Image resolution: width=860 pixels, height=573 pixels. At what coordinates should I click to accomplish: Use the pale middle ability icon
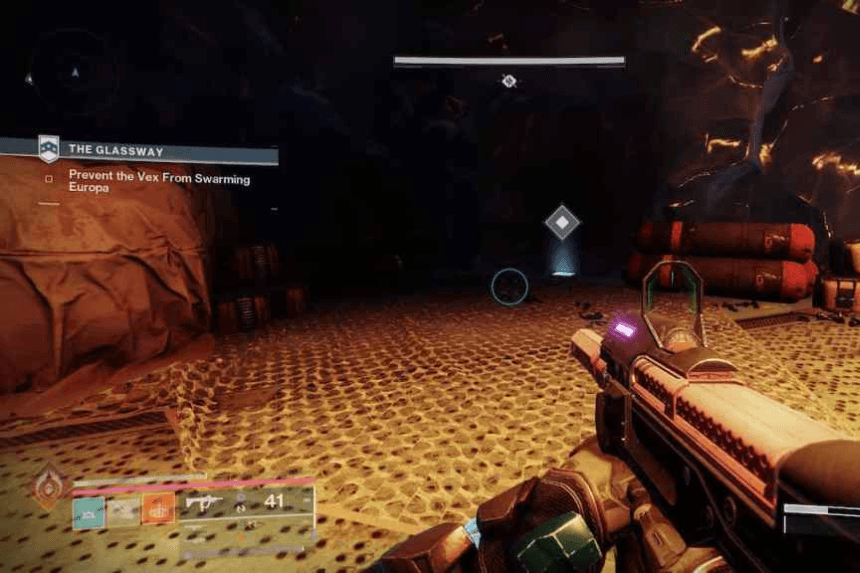click(123, 510)
